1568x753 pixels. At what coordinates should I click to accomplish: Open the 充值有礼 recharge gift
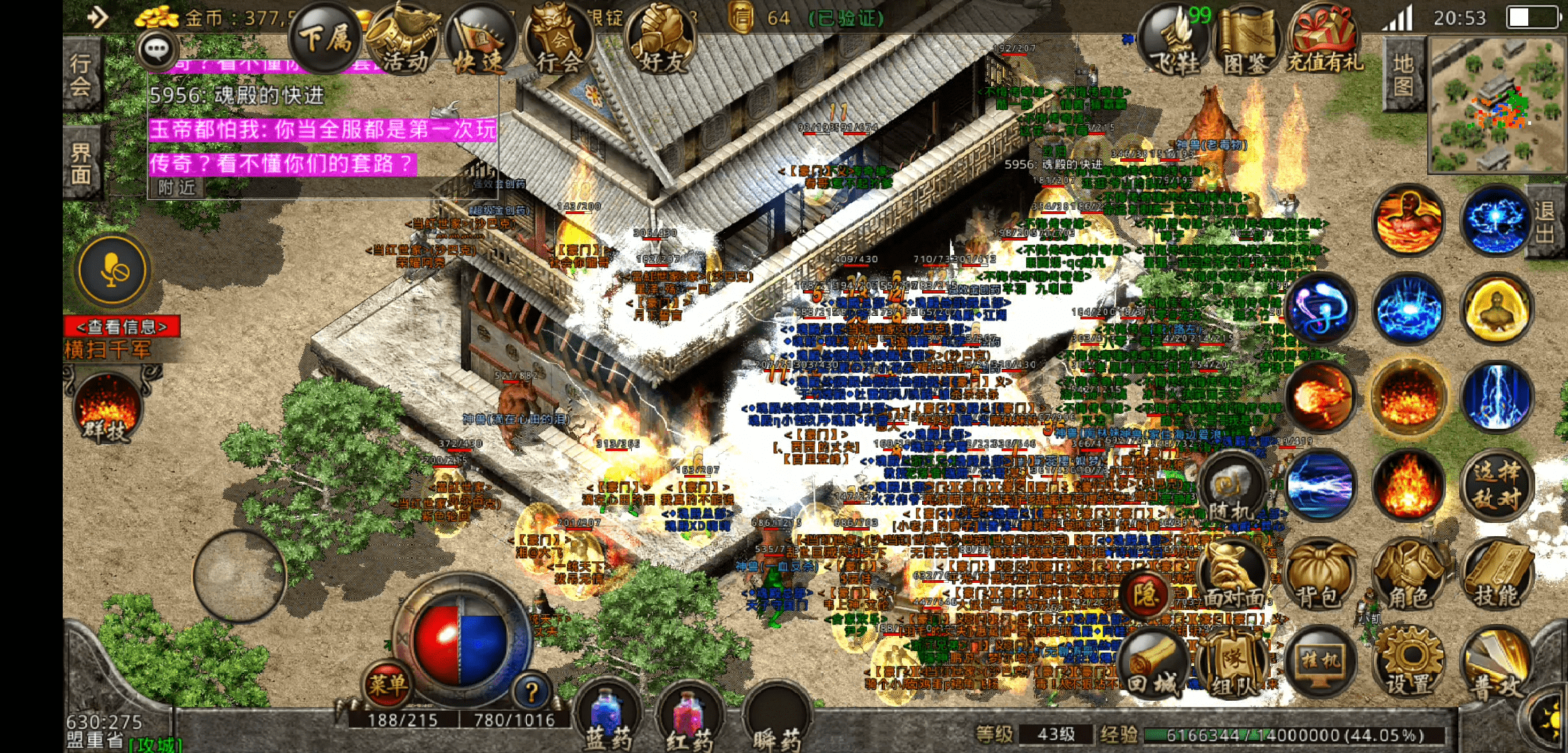[1323, 42]
